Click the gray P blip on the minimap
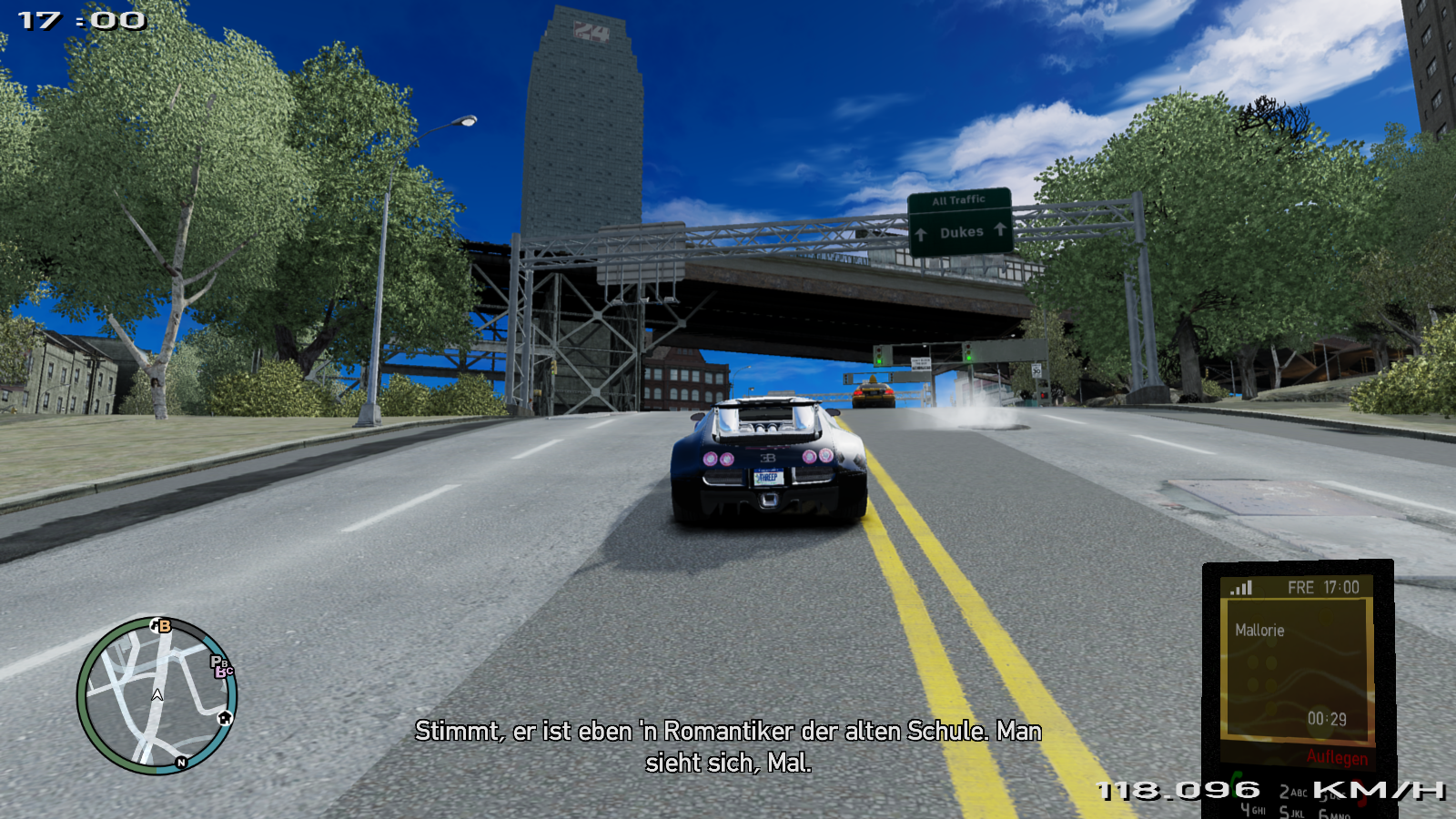The width and height of the screenshot is (1456, 819). (x=217, y=661)
